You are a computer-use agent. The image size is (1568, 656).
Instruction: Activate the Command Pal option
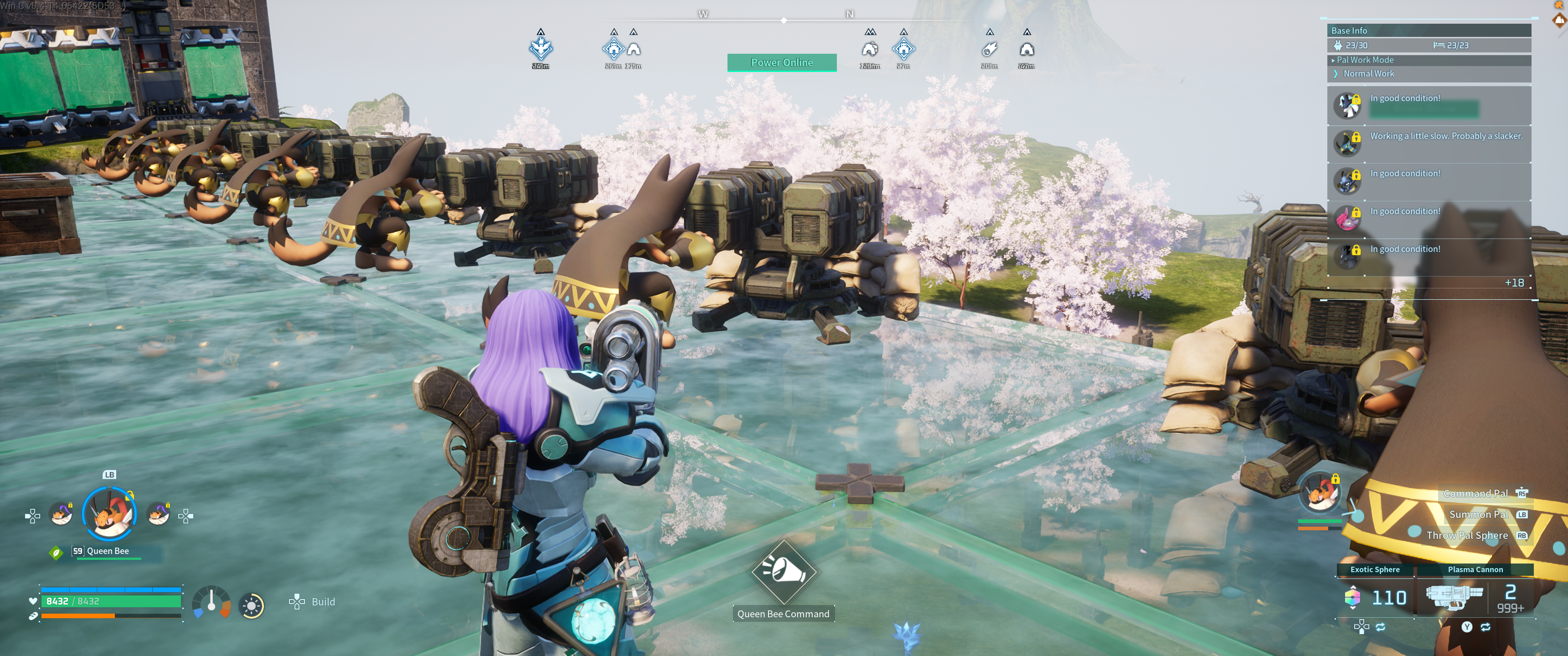1475,493
